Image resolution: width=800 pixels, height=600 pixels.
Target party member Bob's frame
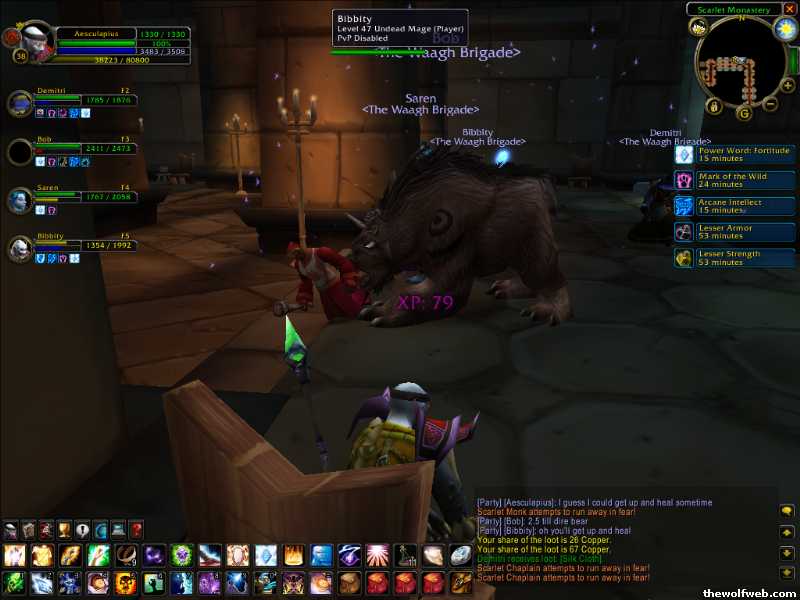click(x=21, y=152)
